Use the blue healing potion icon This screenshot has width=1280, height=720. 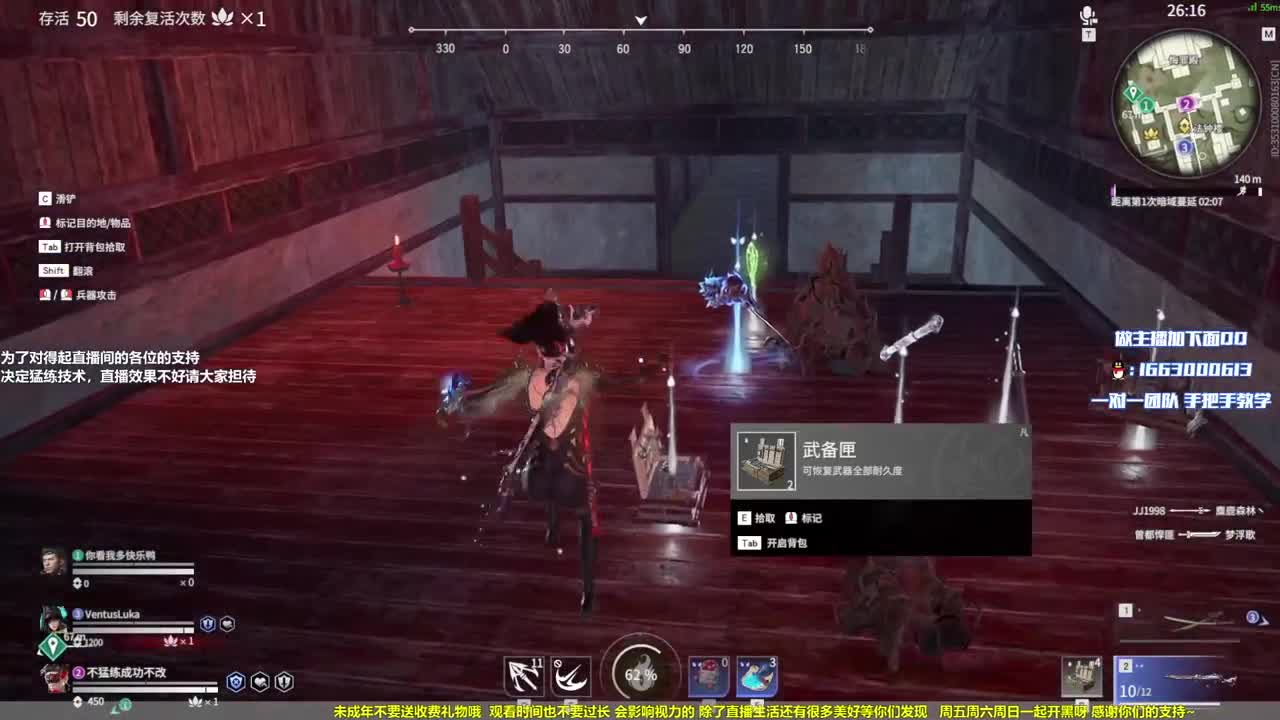pos(759,675)
